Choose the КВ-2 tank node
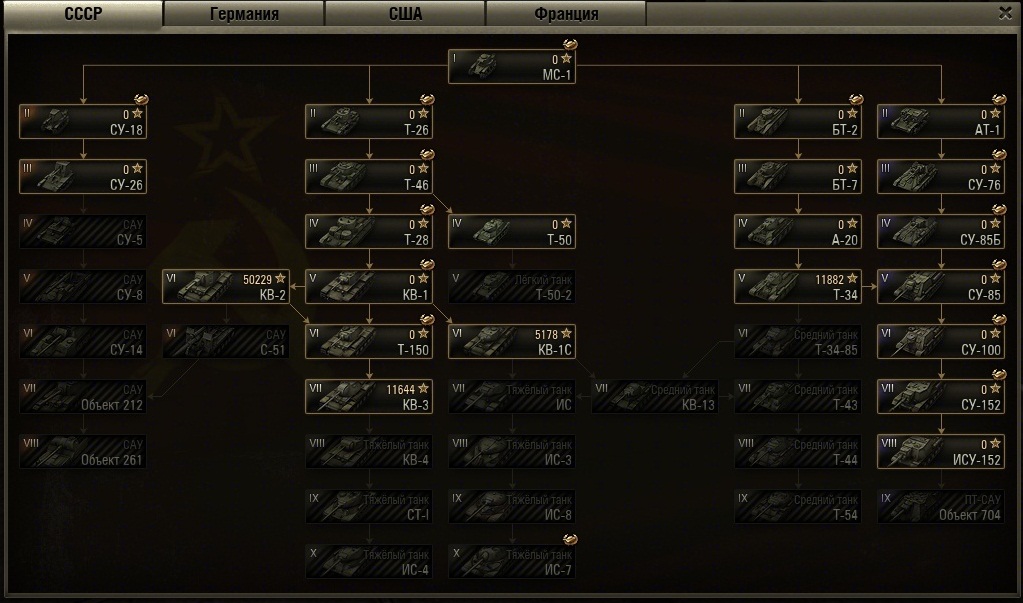This screenshot has width=1023, height=603. coord(226,286)
